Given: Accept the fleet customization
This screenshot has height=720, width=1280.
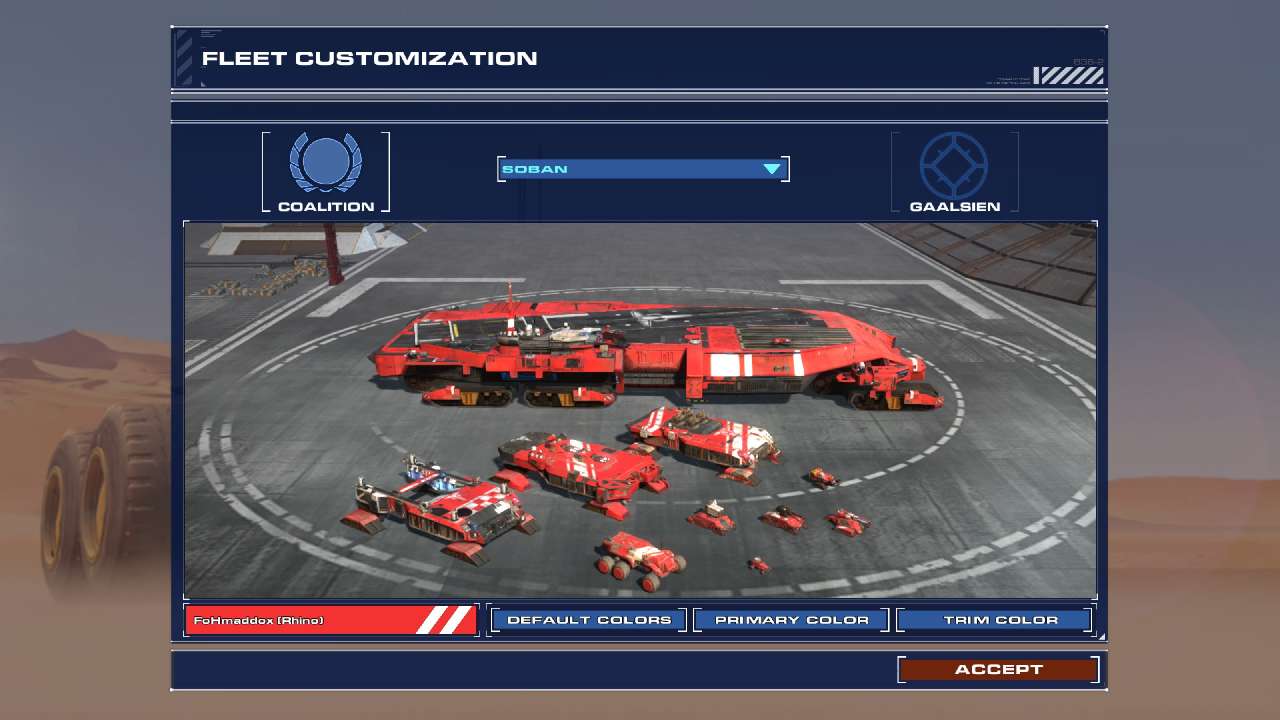Looking at the screenshot, I should click(998, 669).
